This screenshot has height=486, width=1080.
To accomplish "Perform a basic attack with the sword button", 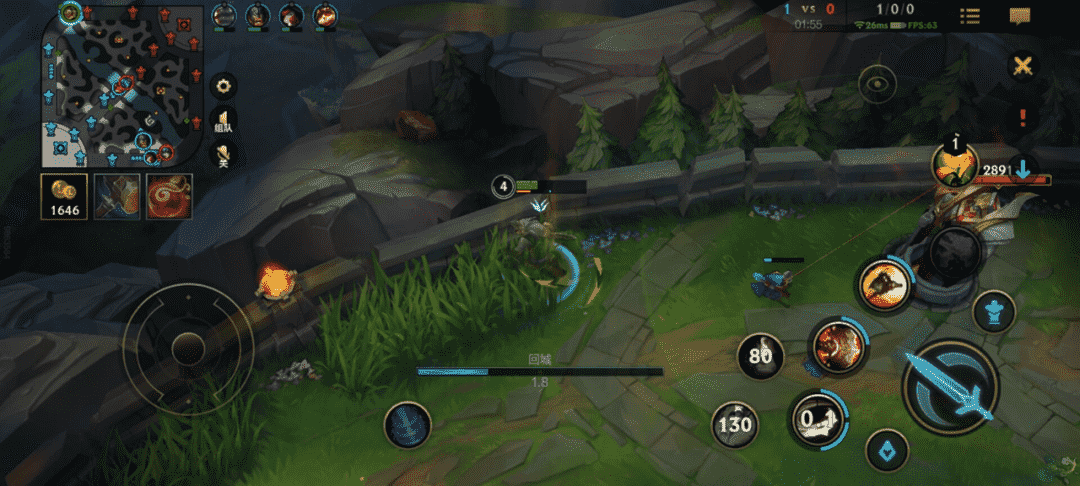I will coord(948,385).
